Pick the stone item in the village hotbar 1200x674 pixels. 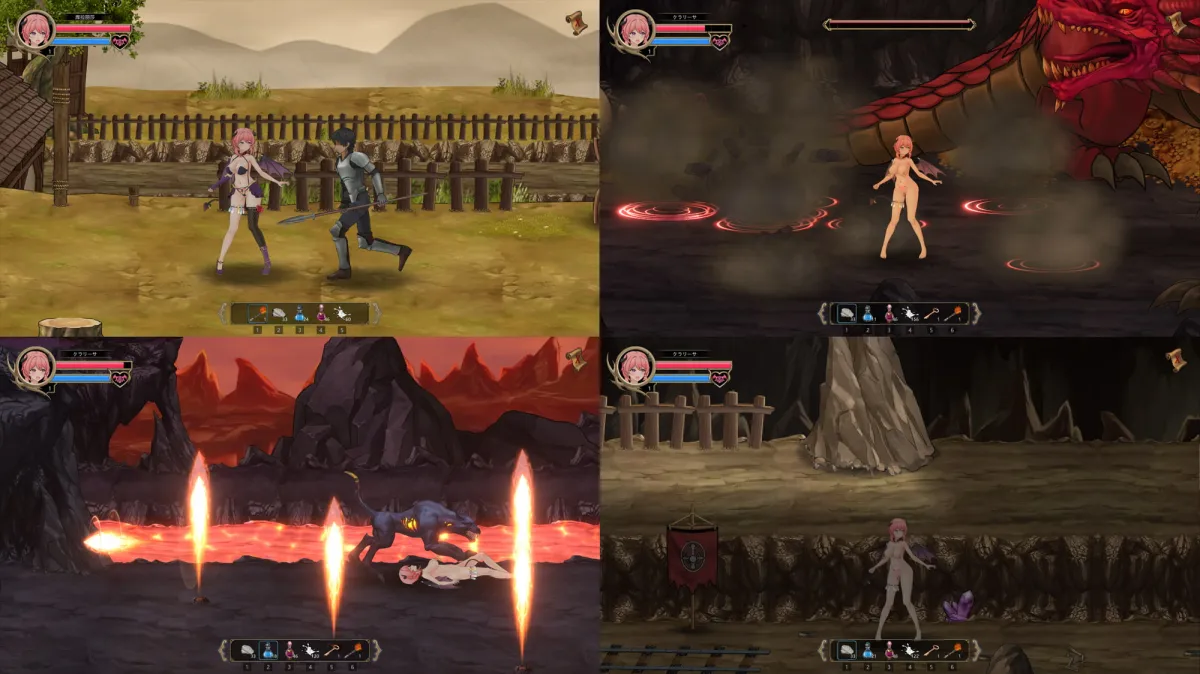[x=278, y=313]
